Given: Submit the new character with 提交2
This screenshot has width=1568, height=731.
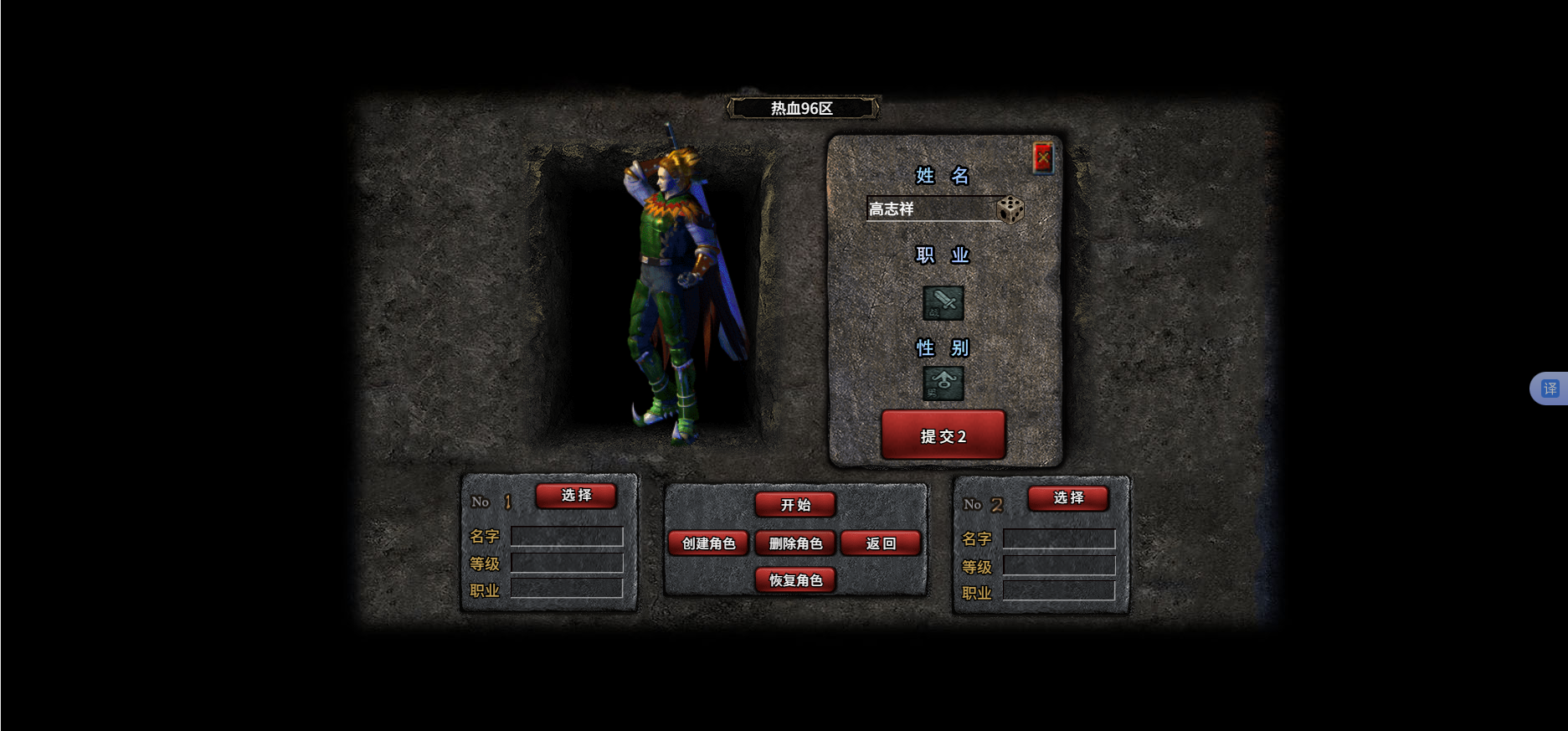Looking at the screenshot, I should 943,435.
